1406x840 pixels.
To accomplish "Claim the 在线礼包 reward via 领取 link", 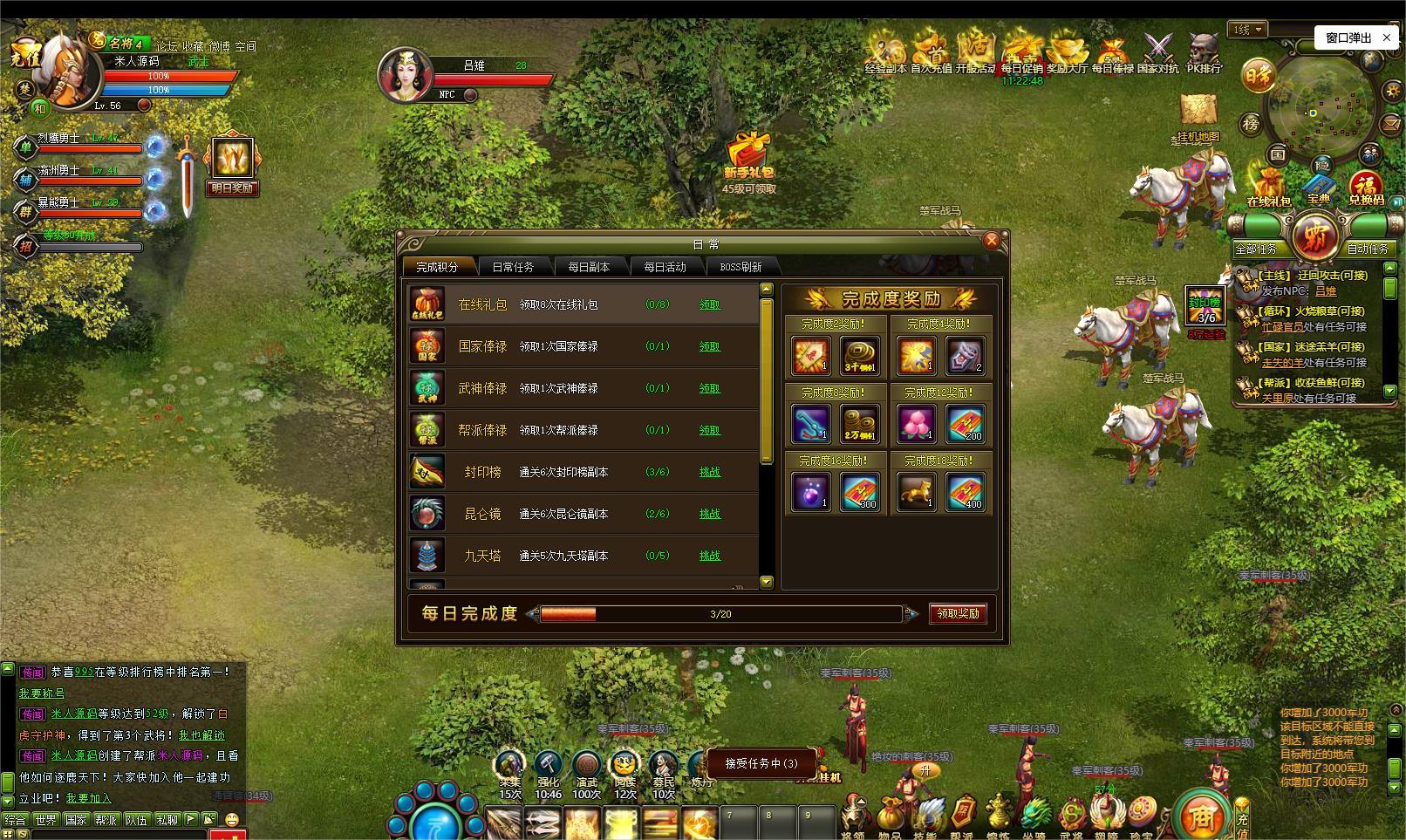I will 710,304.
